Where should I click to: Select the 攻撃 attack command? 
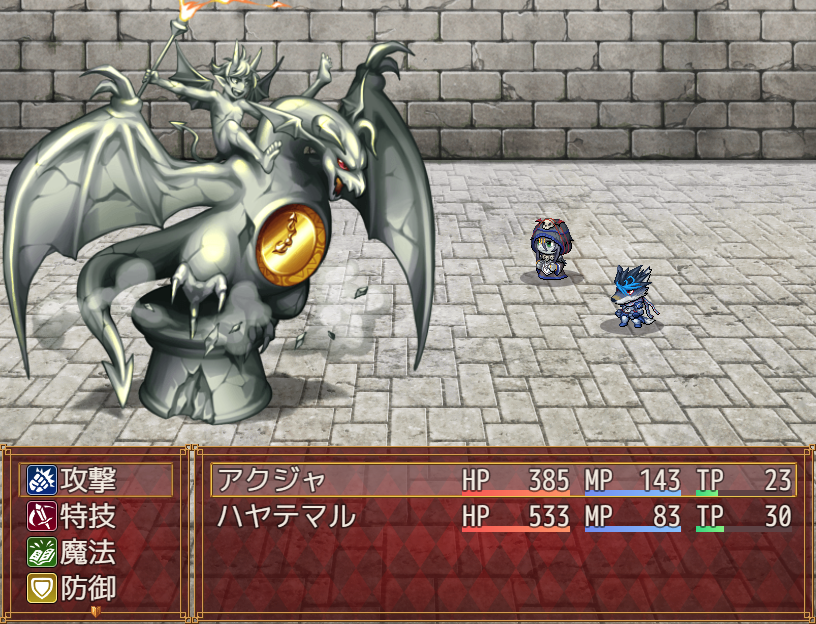(96, 480)
